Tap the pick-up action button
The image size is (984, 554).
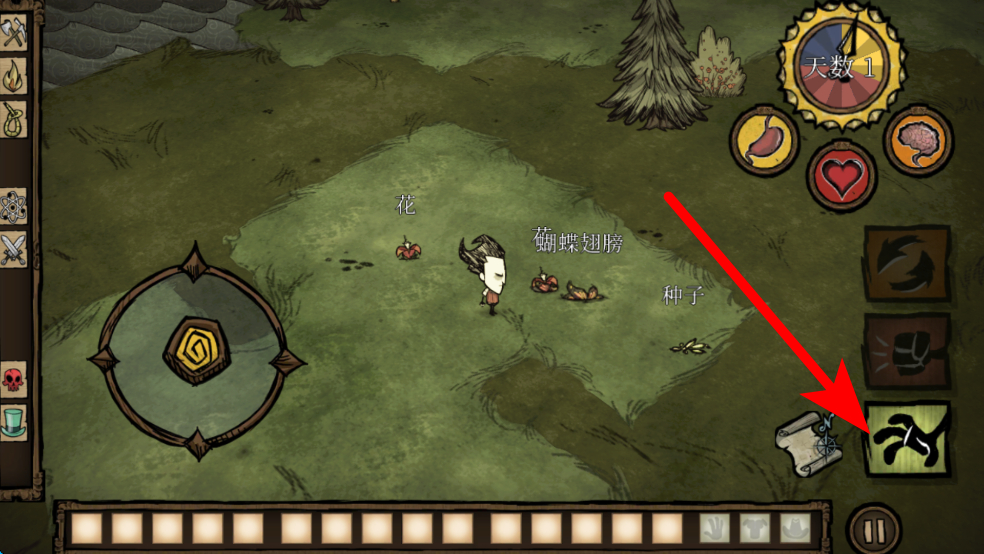[907, 439]
